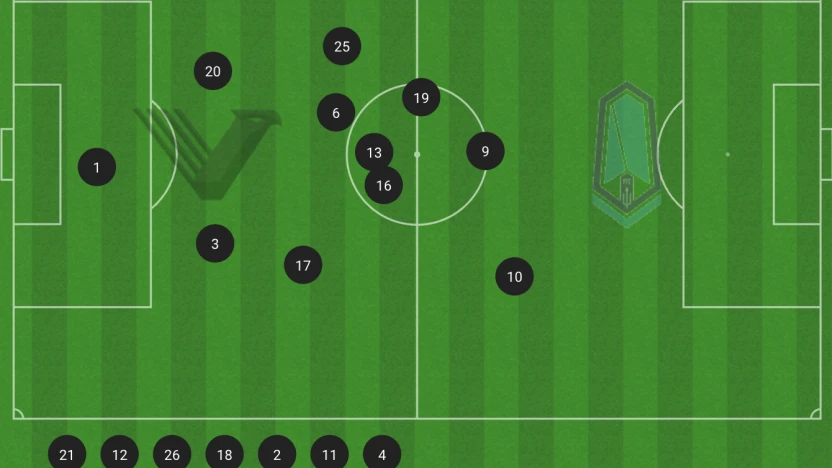Select player number 19 token
This screenshot has height=468, width=832.
pyautogui.click(x=421, y=97)
